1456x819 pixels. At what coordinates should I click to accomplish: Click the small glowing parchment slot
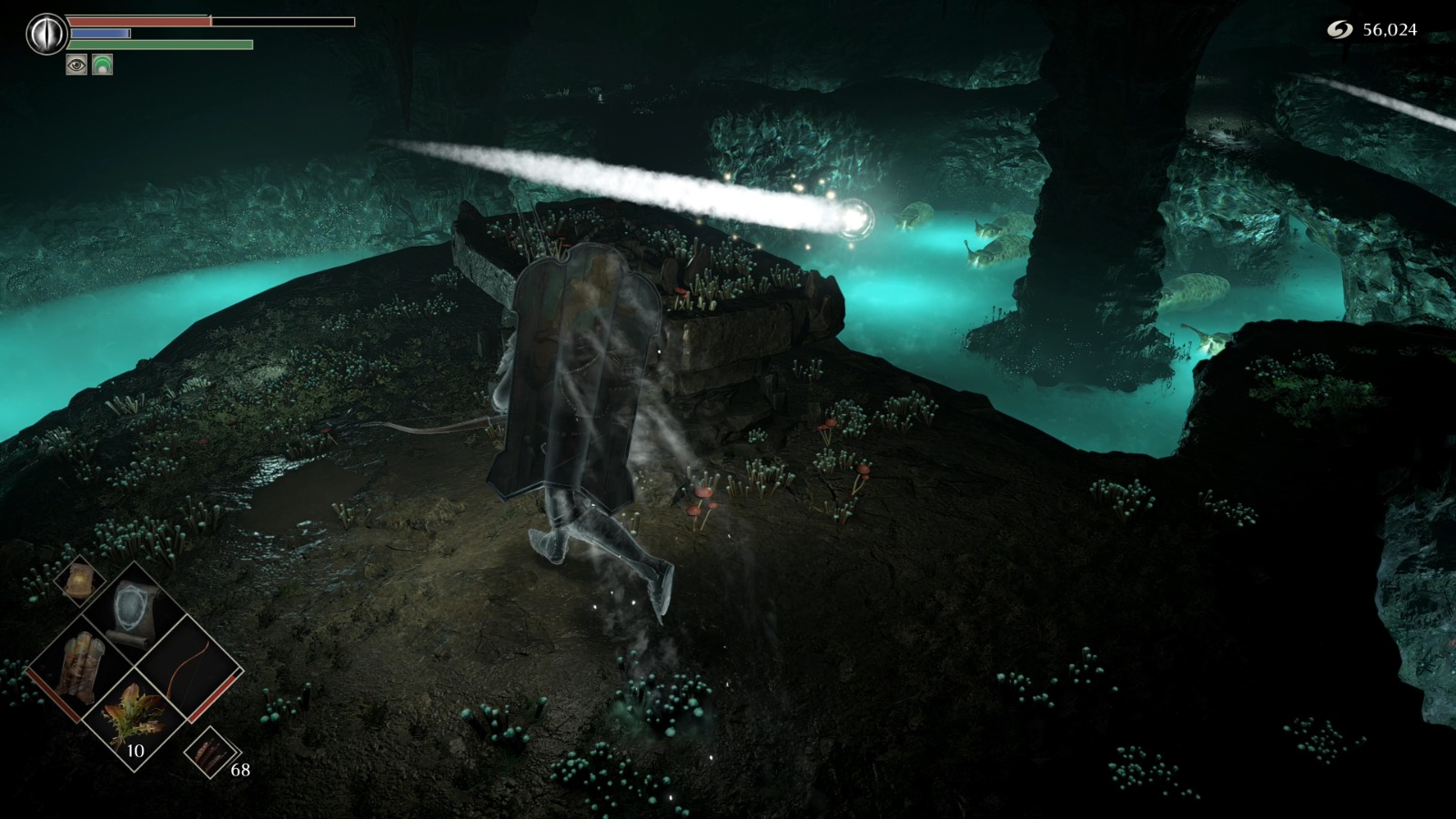click(80, 579)
